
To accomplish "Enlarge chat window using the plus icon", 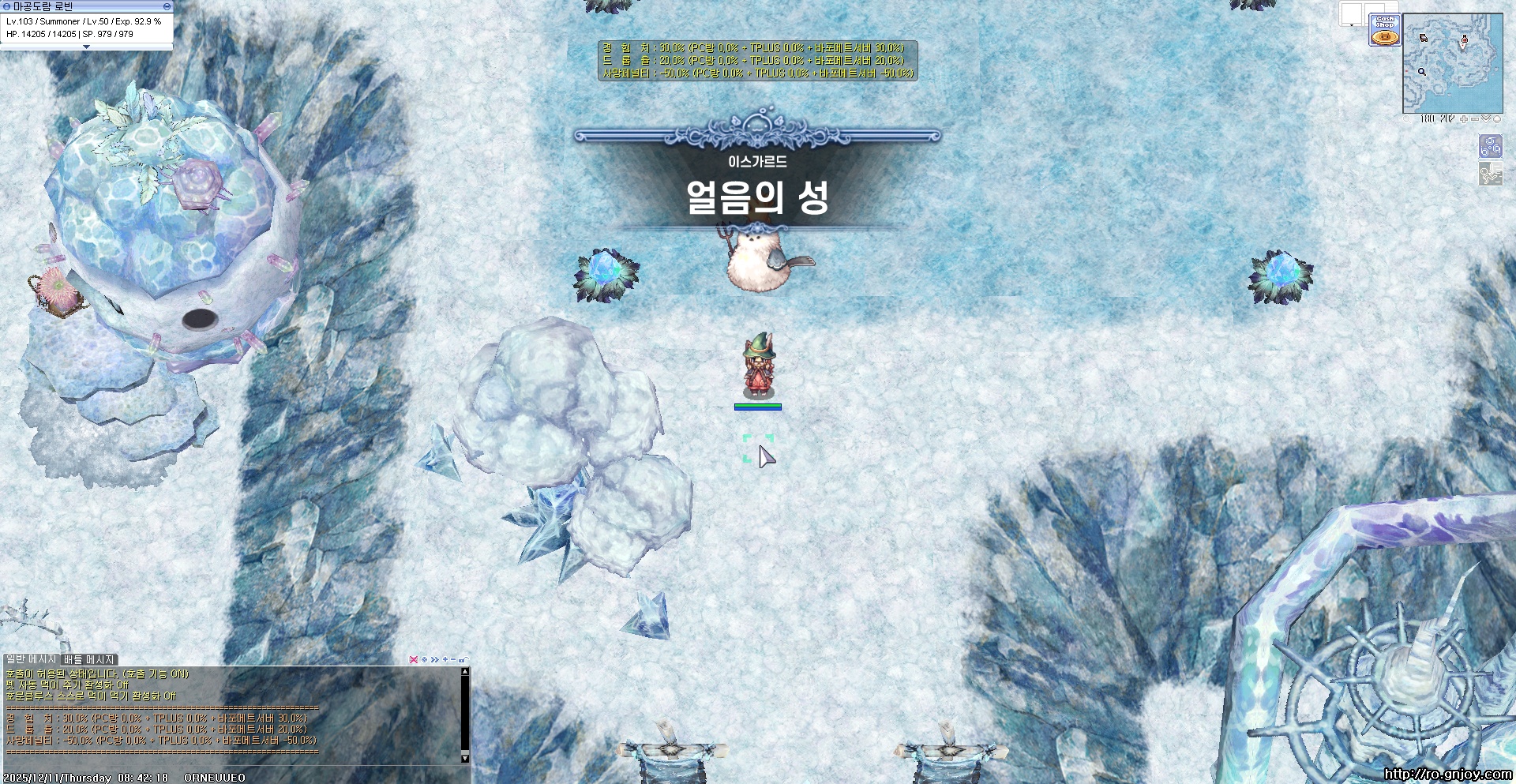I will pyautogui.click(x=444, y=660).
